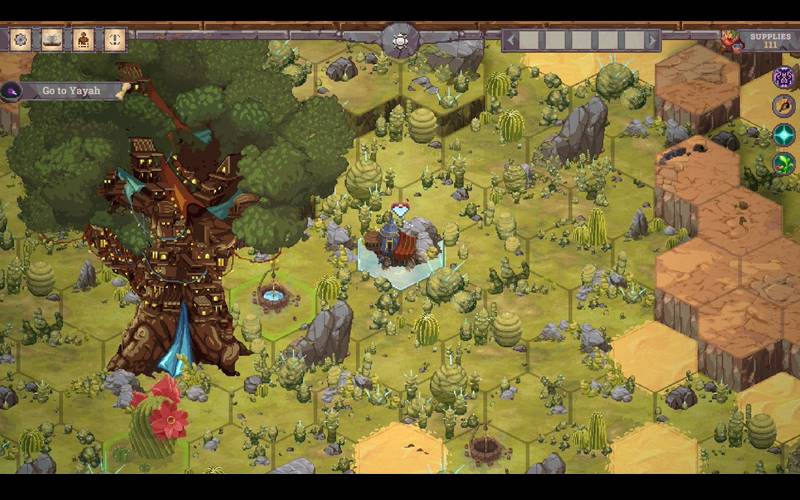Activate the green plant ability icon
800x500 pixels.
[x=784, y=163]
